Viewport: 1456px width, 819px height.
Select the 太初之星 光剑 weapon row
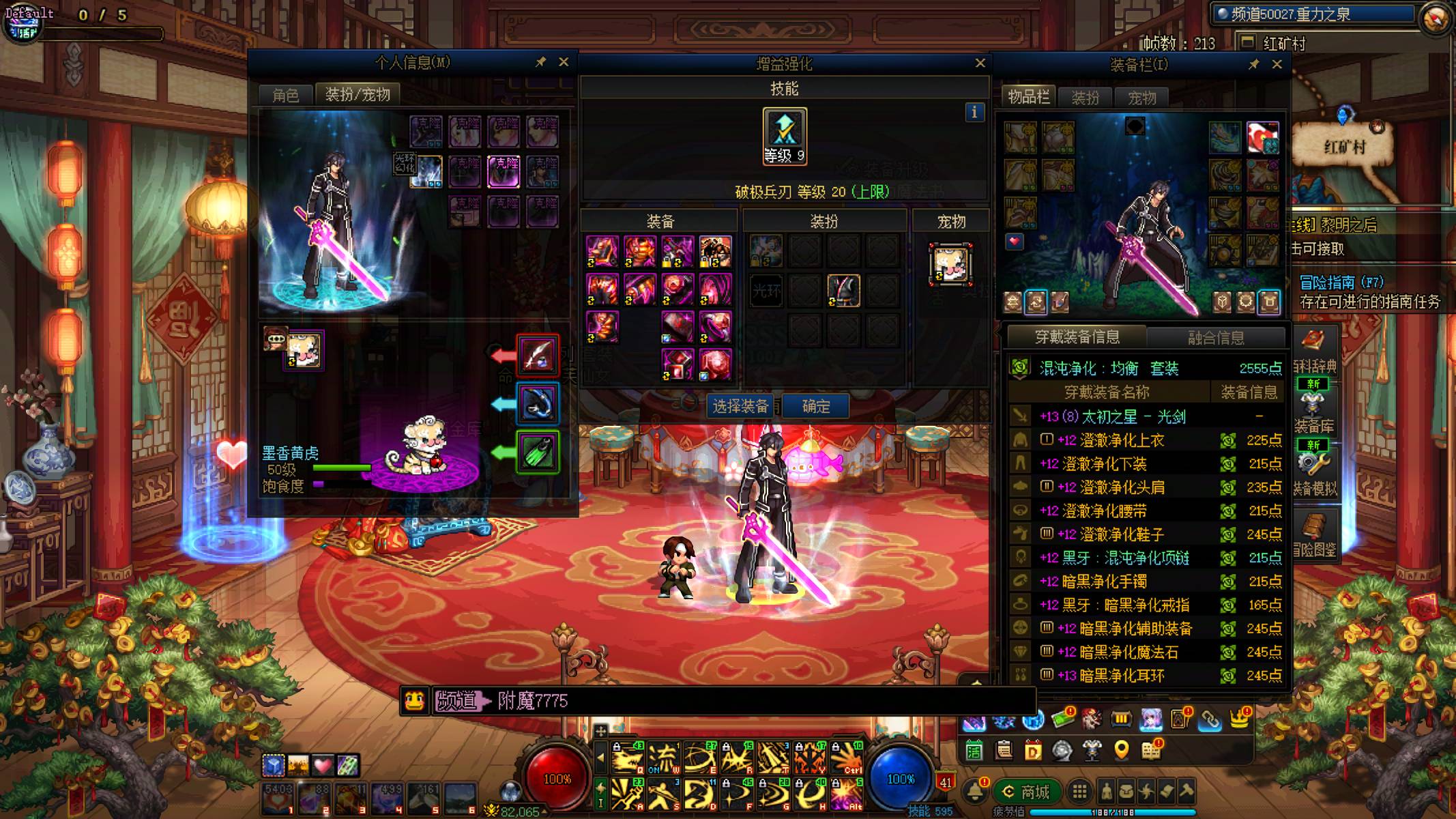coord(1146,416)
